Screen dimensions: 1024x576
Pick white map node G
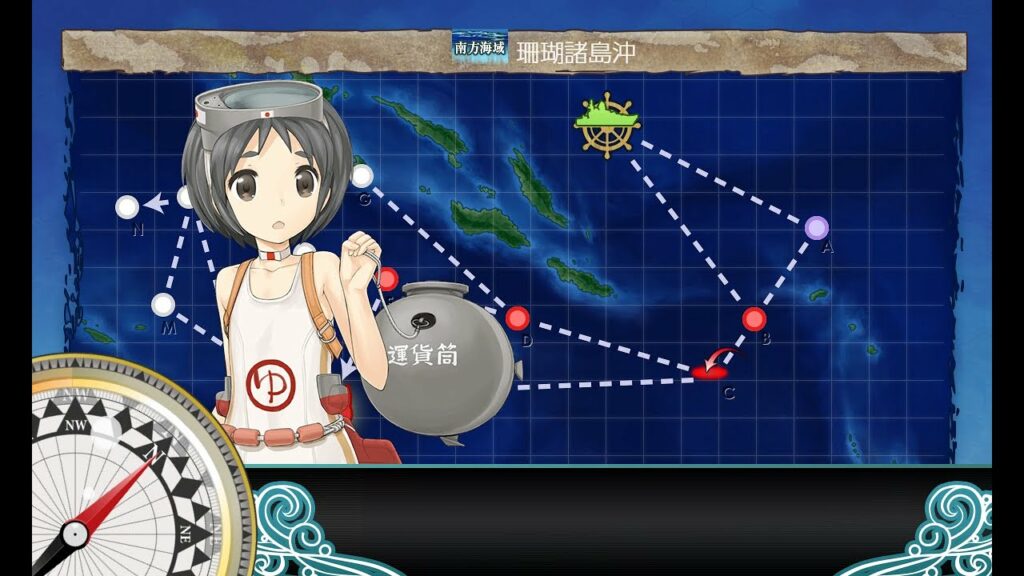362,176
